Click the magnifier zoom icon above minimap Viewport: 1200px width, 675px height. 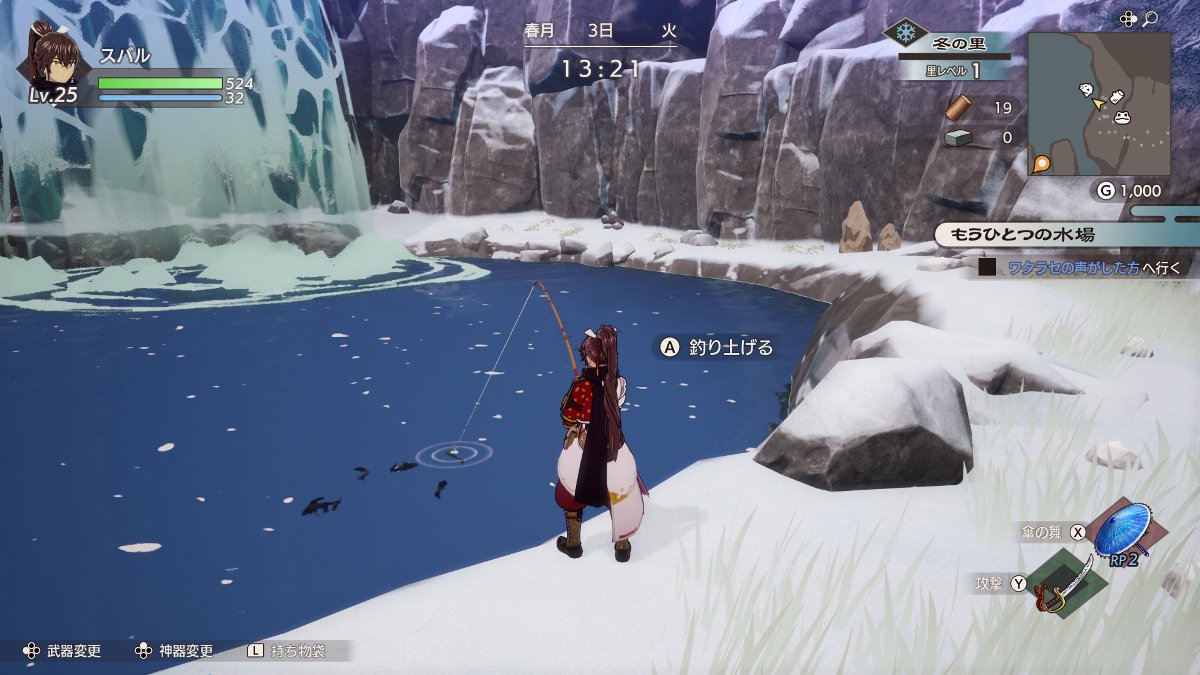1151,18
